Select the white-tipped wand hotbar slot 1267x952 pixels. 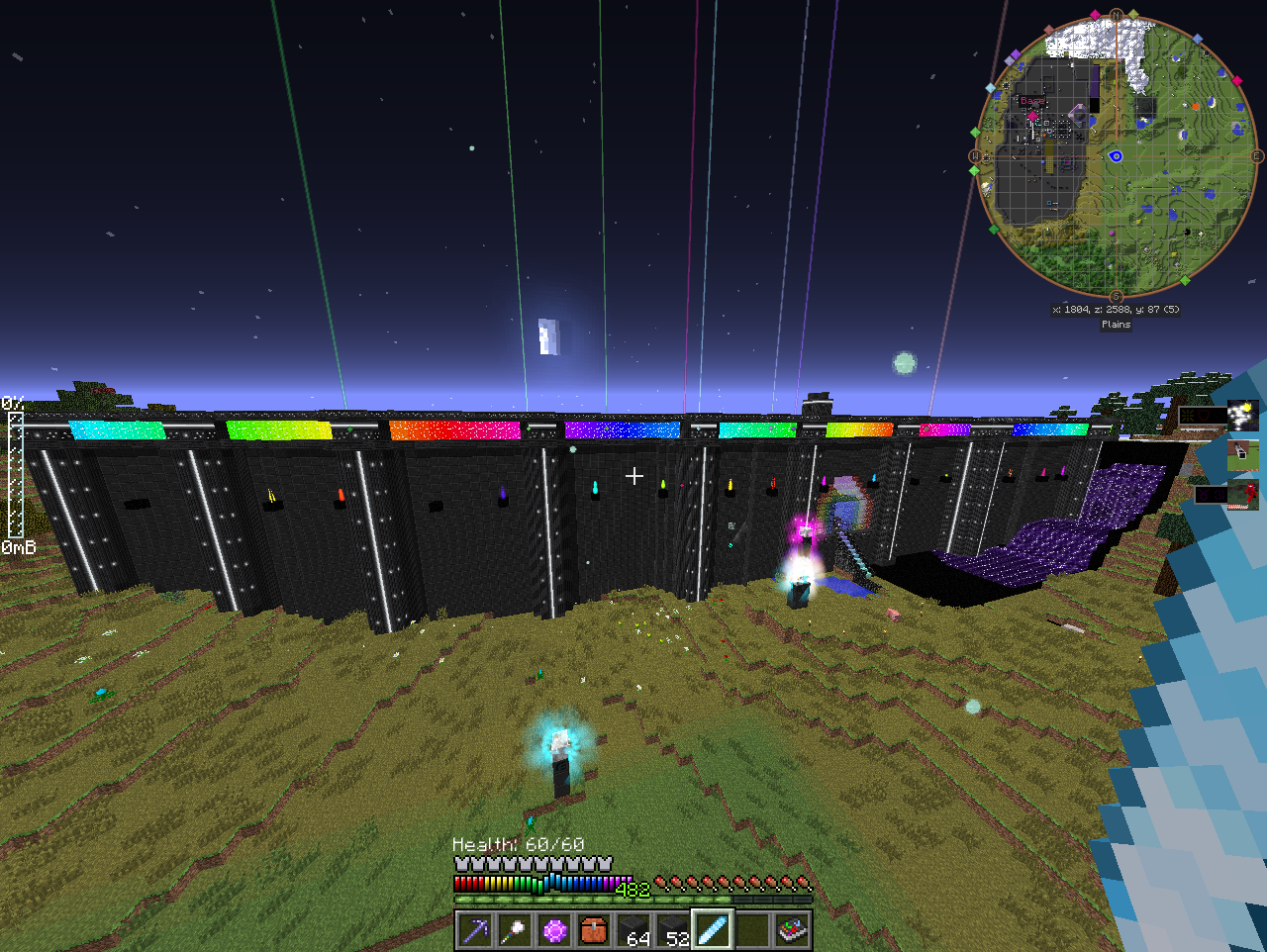[516, 931]
